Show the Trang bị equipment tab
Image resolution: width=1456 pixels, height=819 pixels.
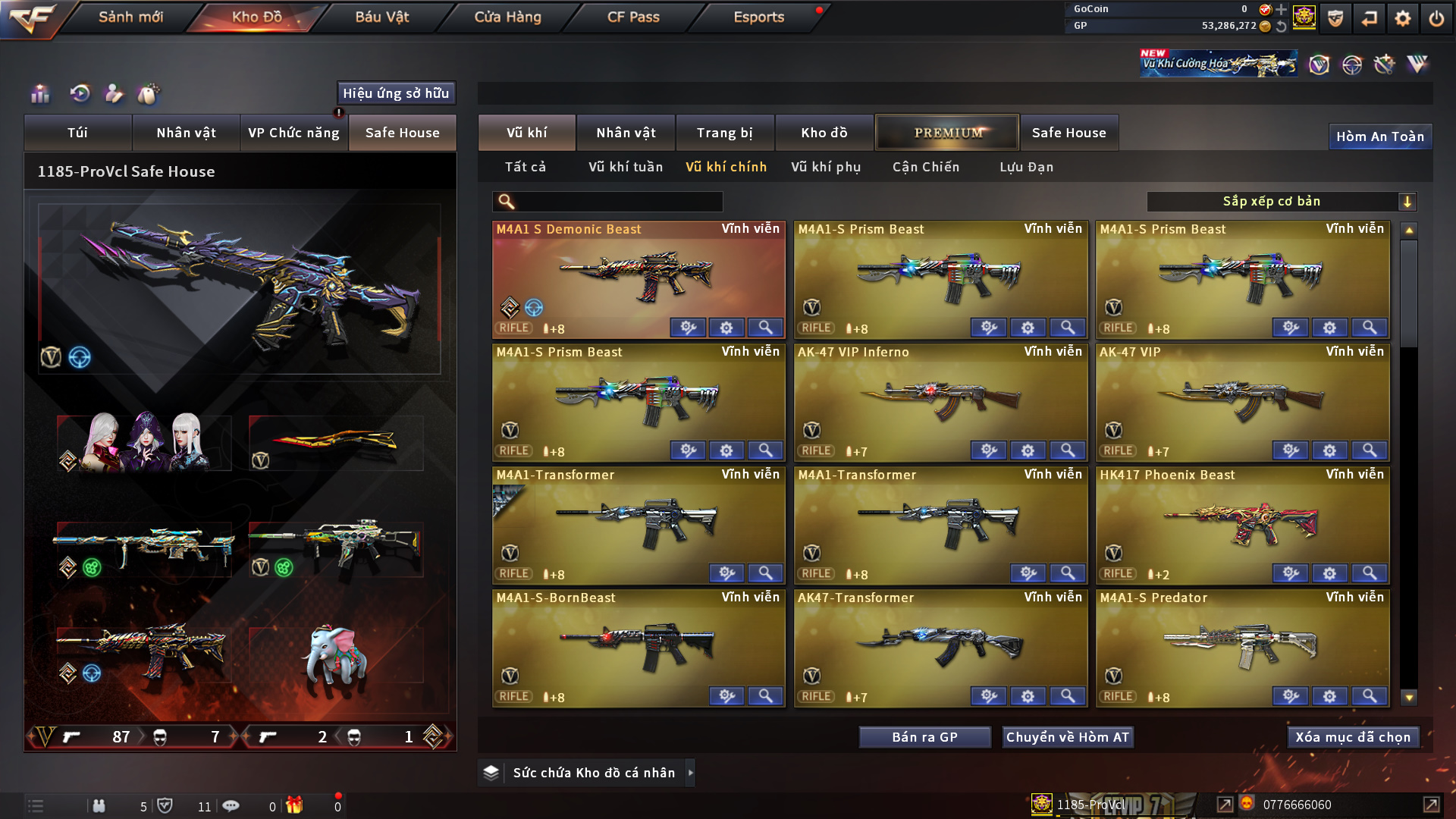click(724, 133)
